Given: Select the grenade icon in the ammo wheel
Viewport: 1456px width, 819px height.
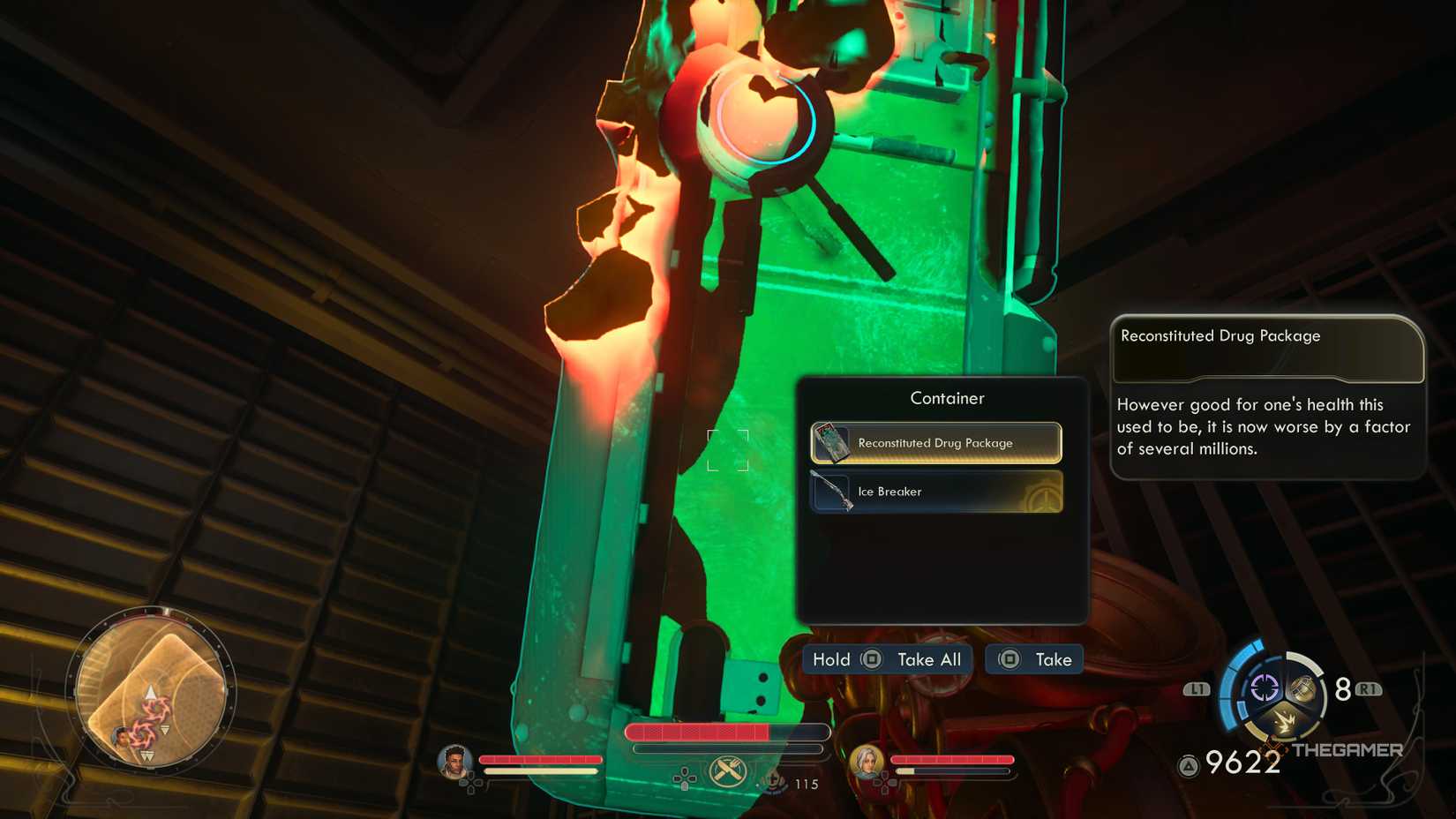Looking at the screenshot, I should tap(1303, 688).
